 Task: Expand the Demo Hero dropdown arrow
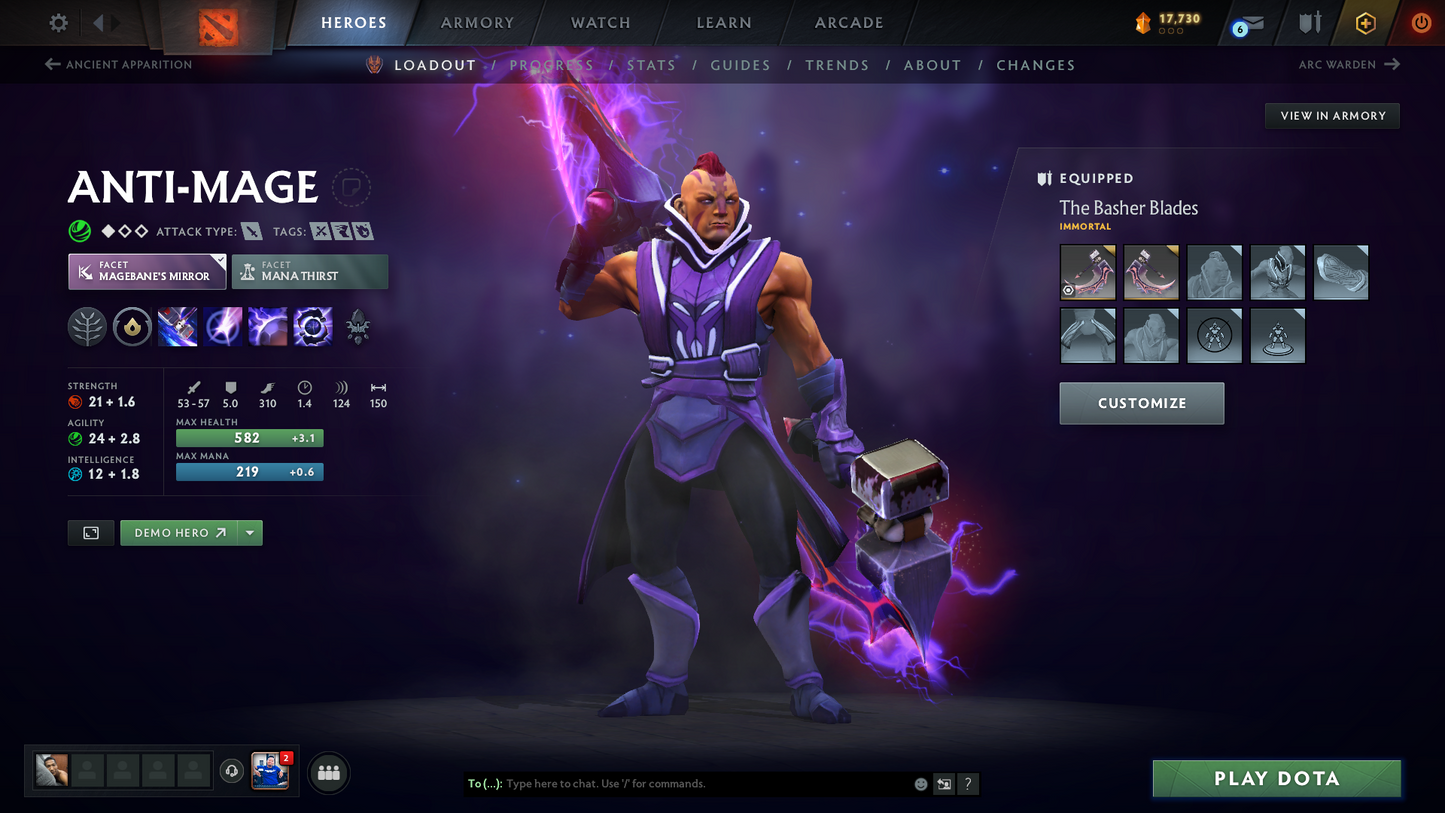(x=249, y=532)
